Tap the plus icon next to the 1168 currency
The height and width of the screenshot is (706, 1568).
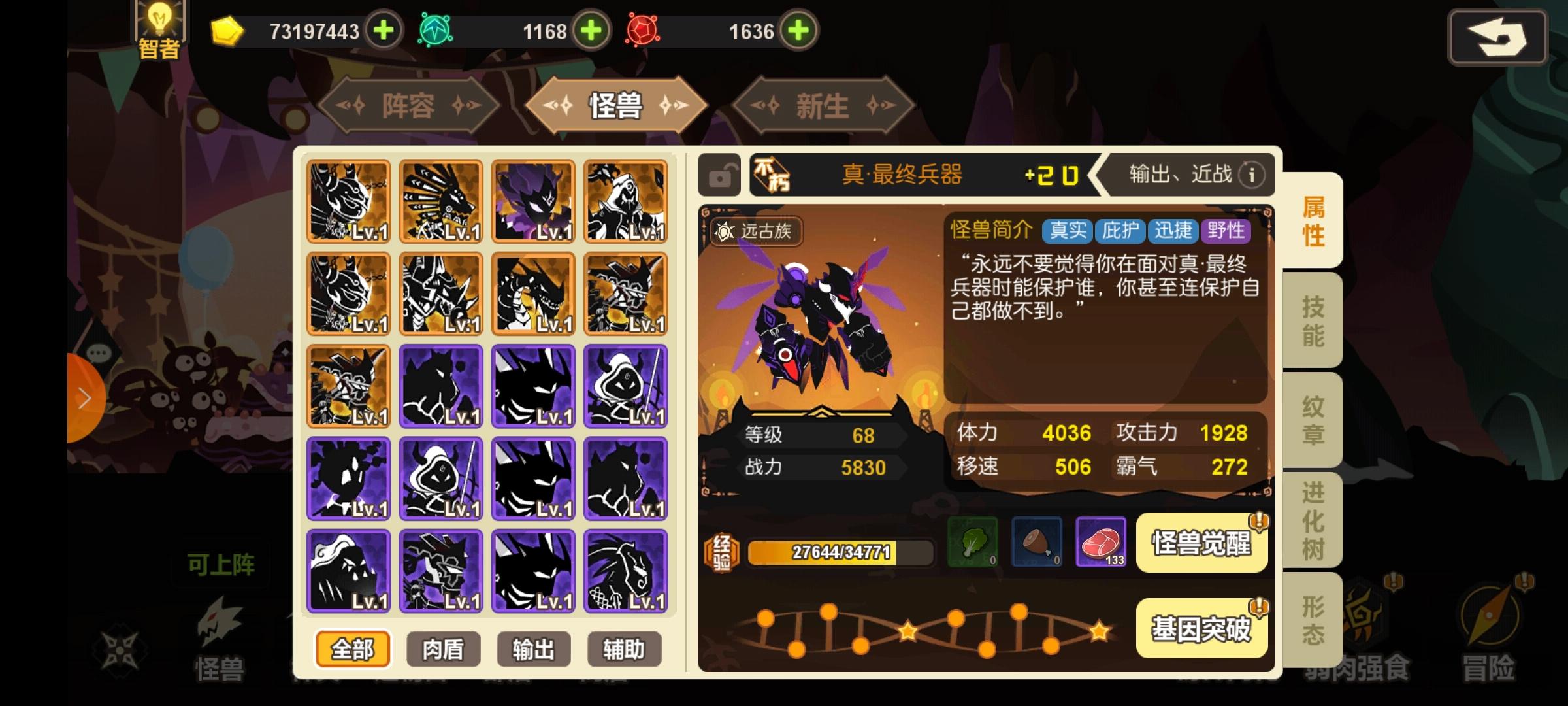pyautogui.click(x=590, y=29)
